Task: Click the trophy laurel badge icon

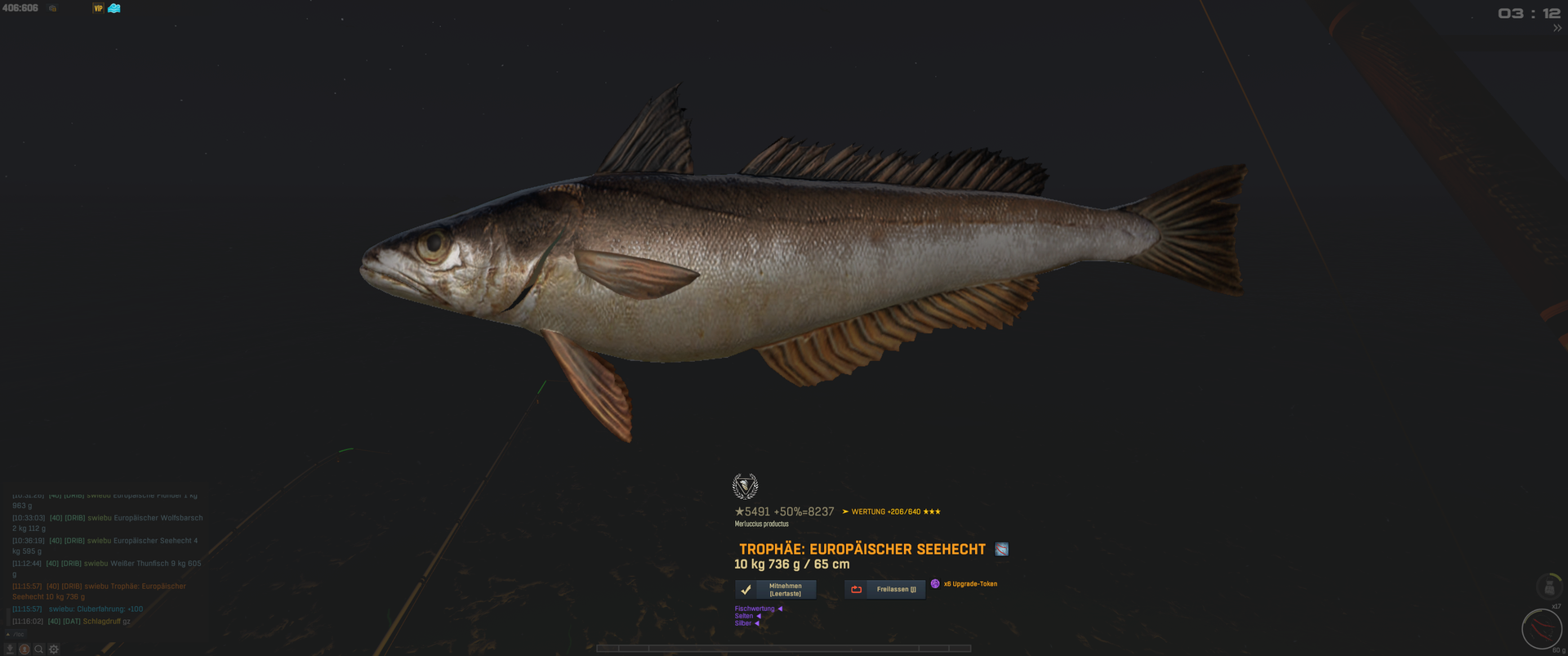Action: click(745, 486)
